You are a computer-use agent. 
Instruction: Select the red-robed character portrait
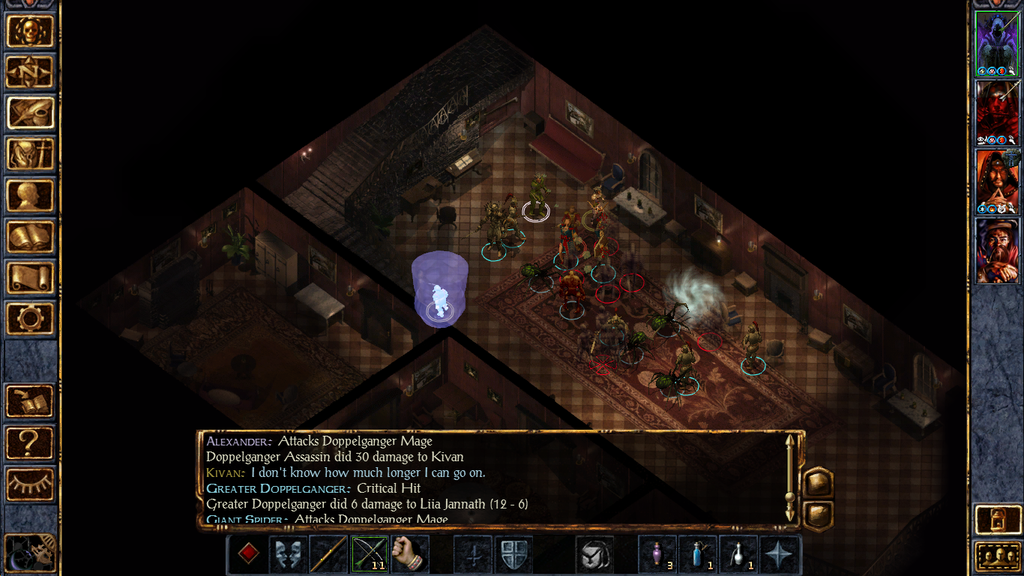point(997,113)
